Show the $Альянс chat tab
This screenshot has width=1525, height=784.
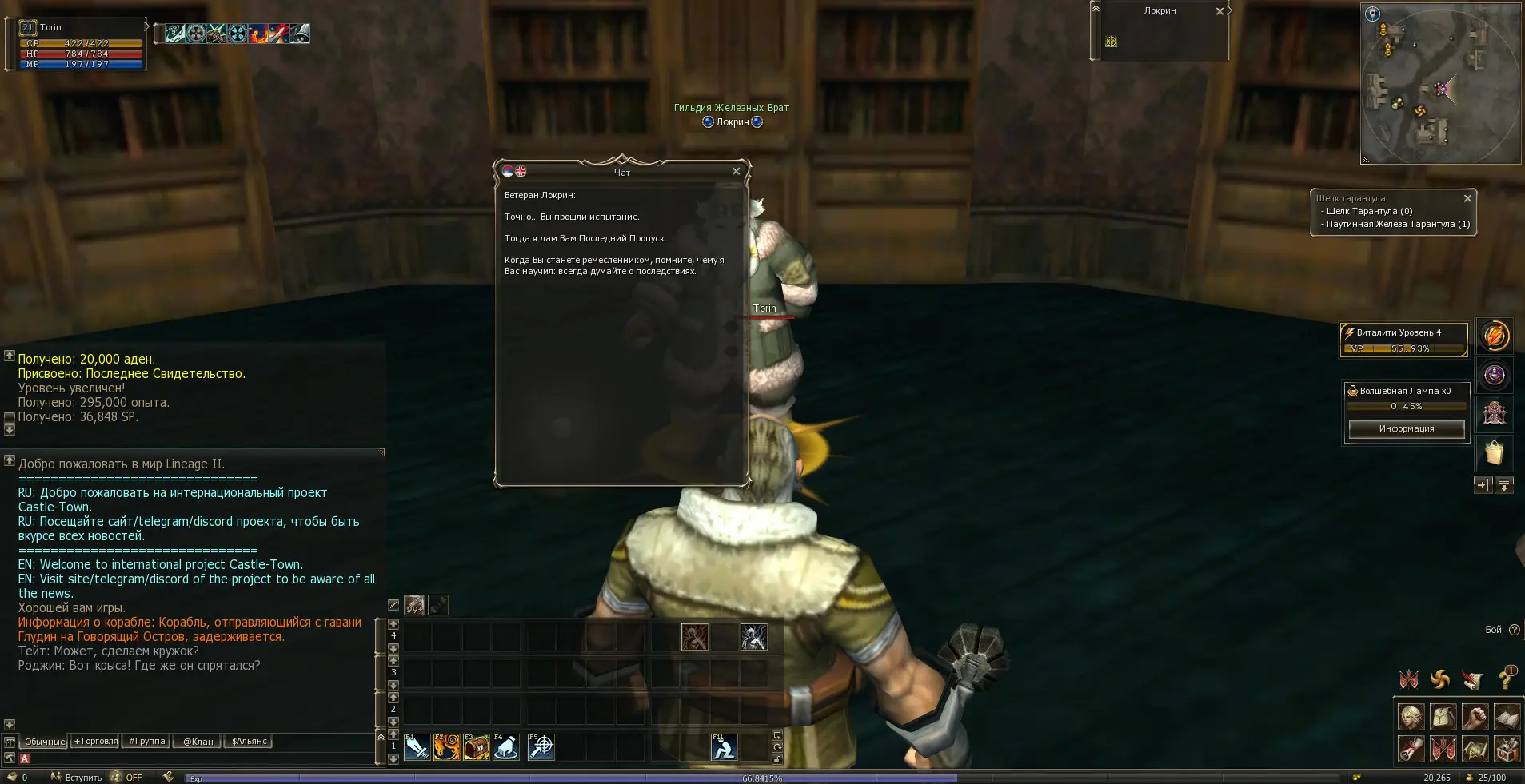250,742
